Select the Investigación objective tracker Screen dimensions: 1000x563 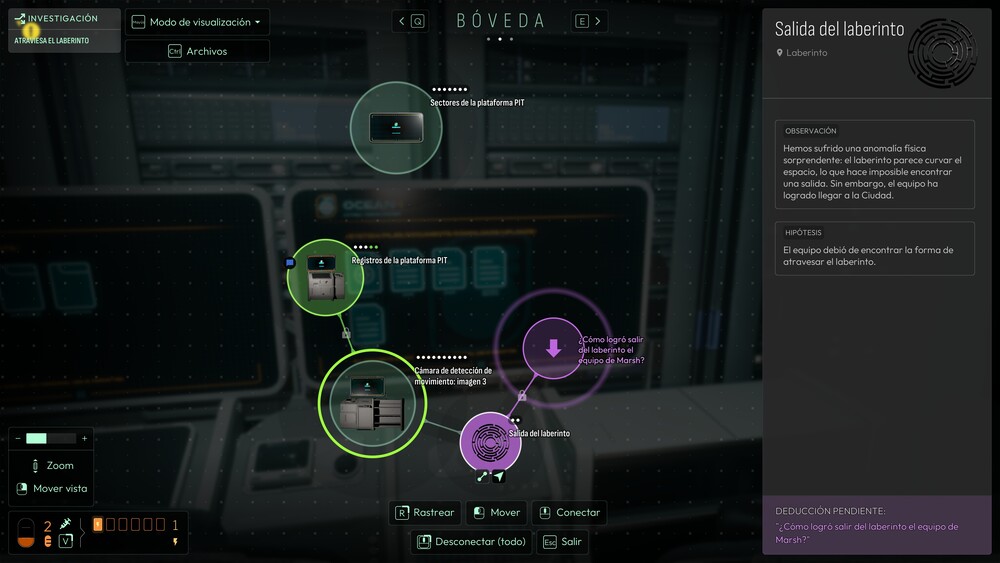tap(63, 30)
